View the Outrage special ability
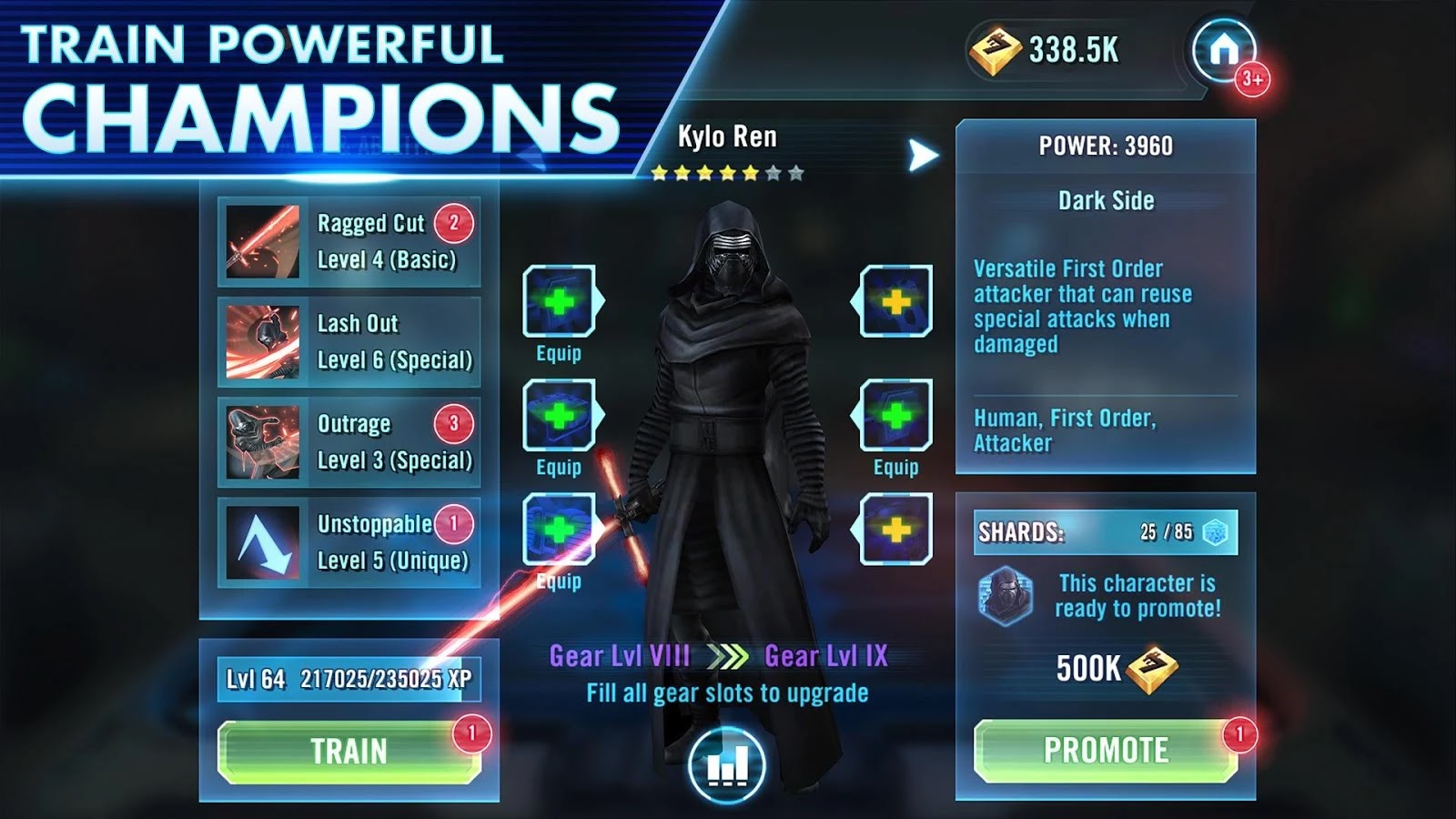Screen dimensions: 1456x819 349,442
